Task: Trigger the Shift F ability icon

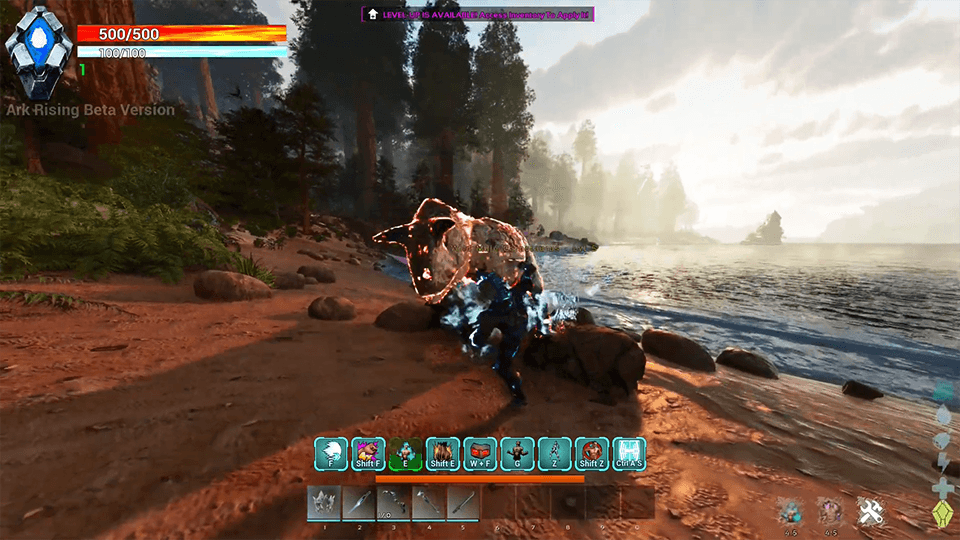Action: [x=367, y=453]
